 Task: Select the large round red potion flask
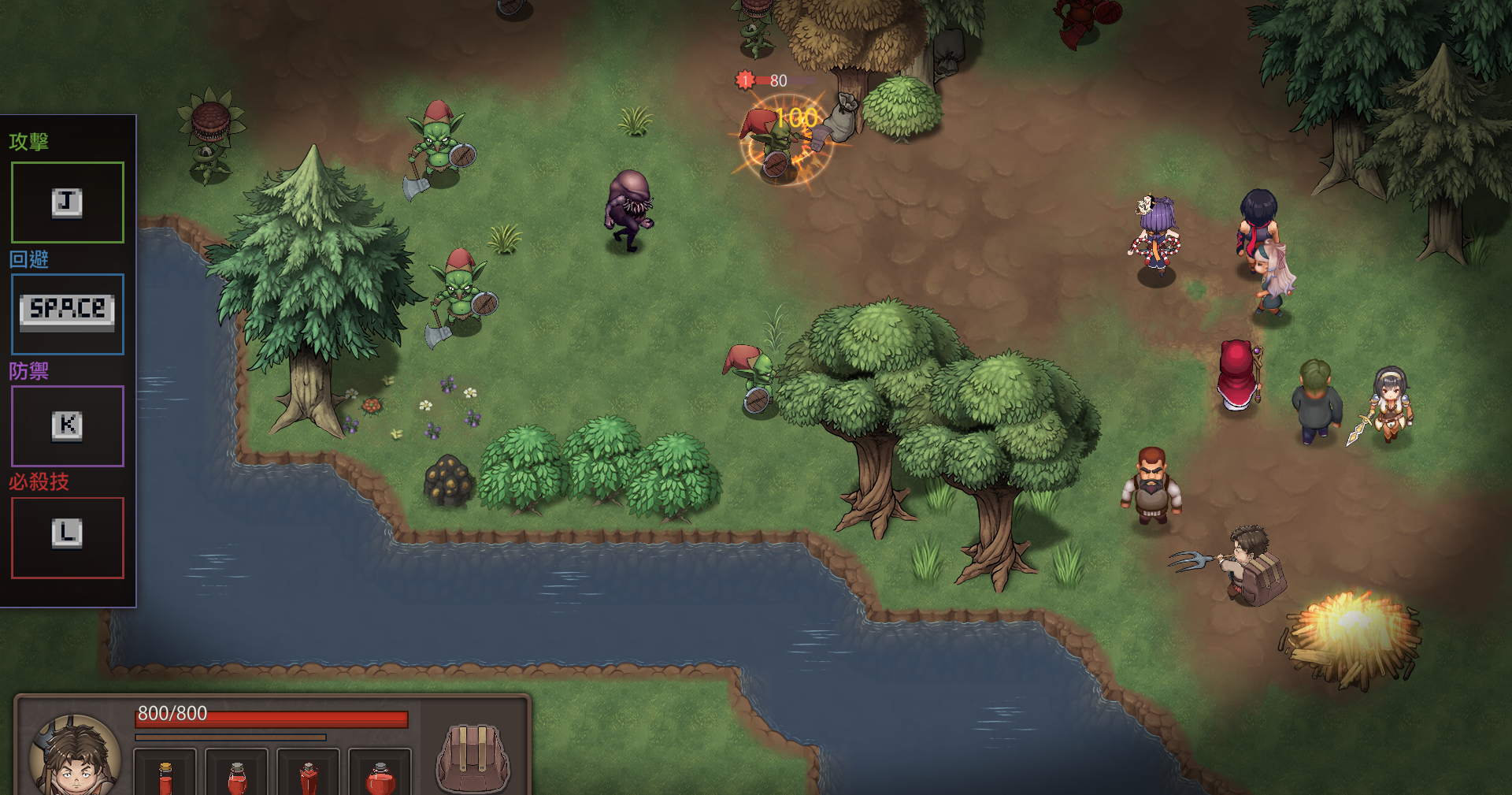coord(380,778)
